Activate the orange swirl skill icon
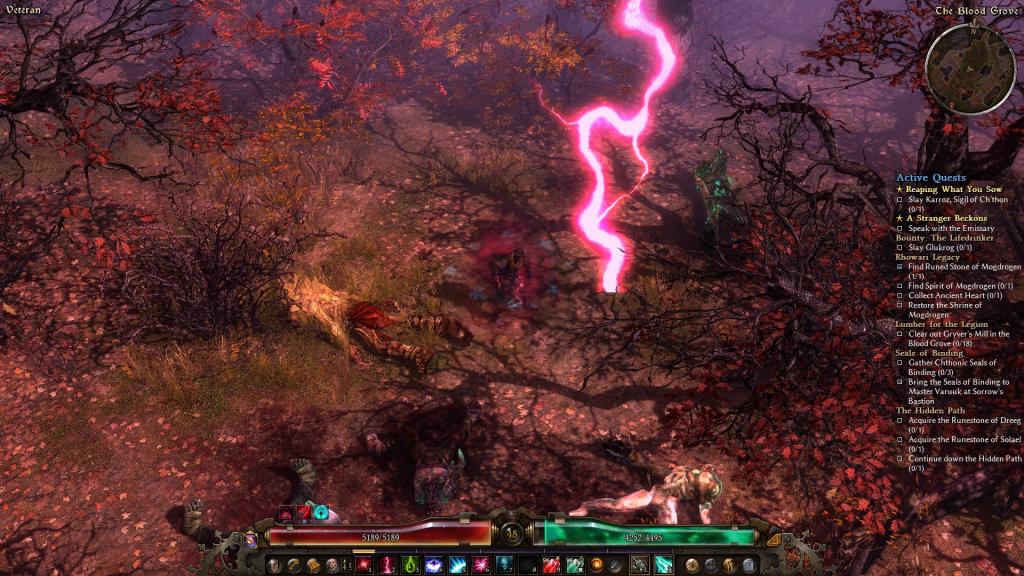This screenshot has width=1024, height=576. click(x=597, y=565)
